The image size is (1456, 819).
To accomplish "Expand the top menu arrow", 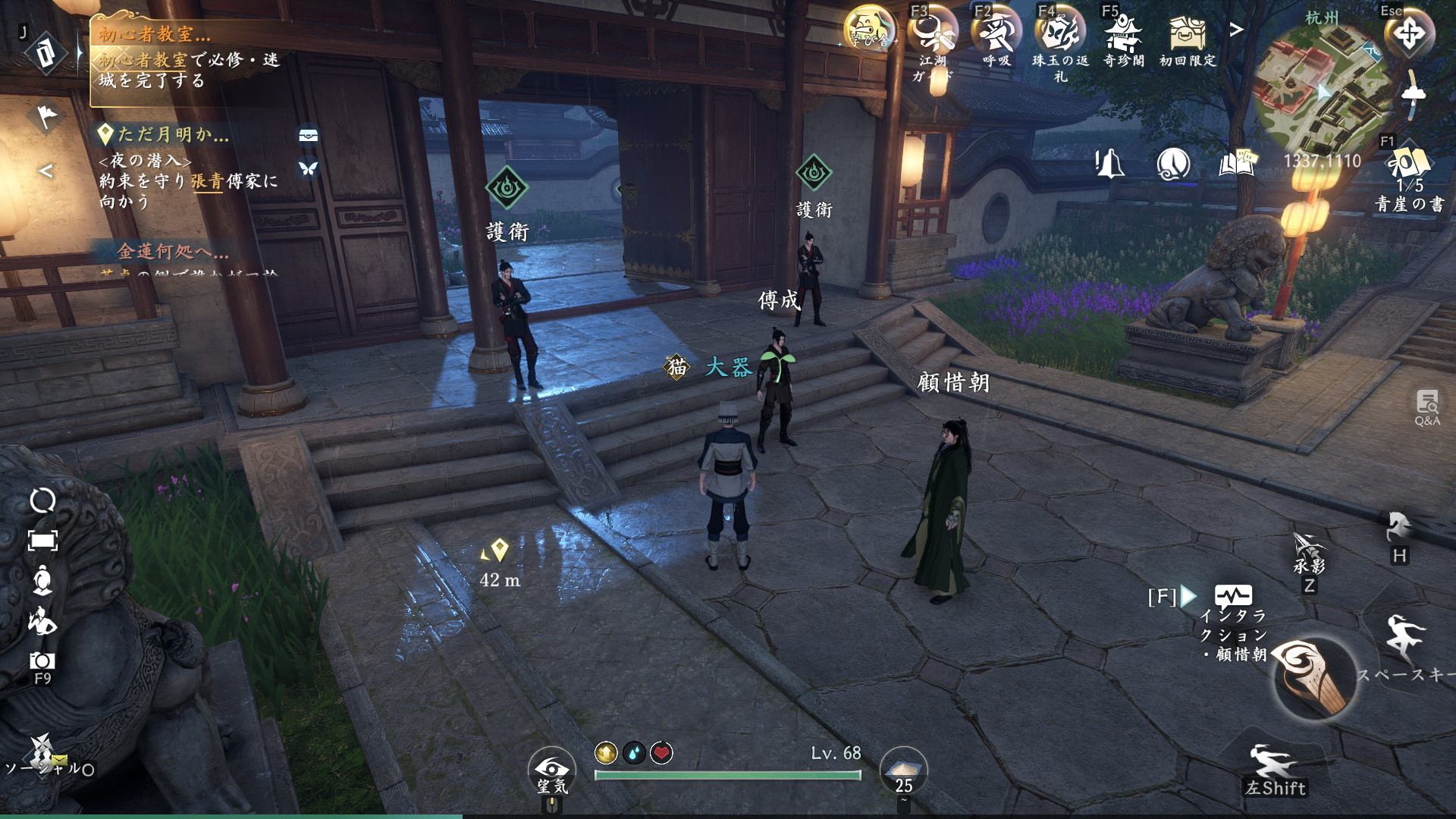I will [x=1237, y=30].
